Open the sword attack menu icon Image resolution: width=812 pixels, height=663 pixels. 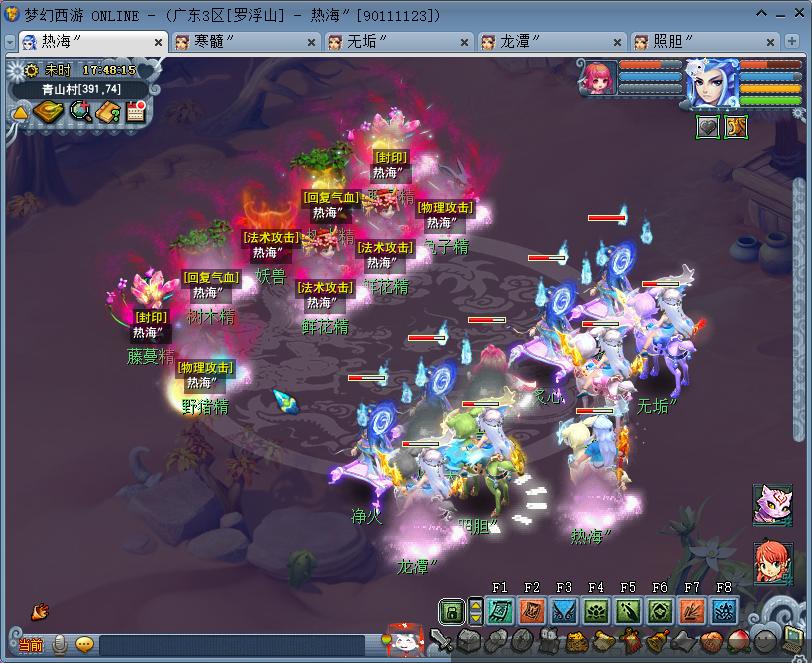point(442,643)
